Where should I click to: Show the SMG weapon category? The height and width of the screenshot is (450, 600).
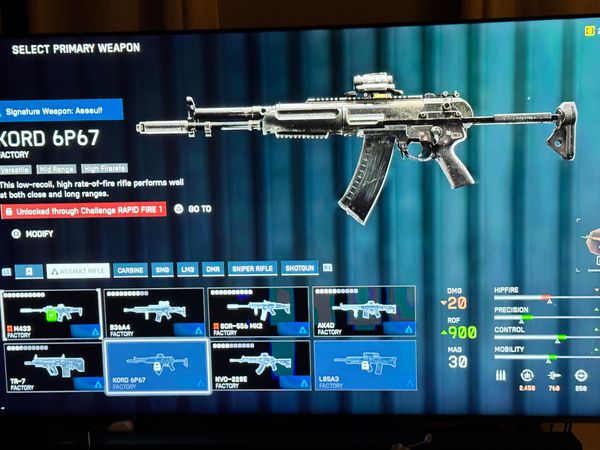pyautogui.click(x=162, y=270)
